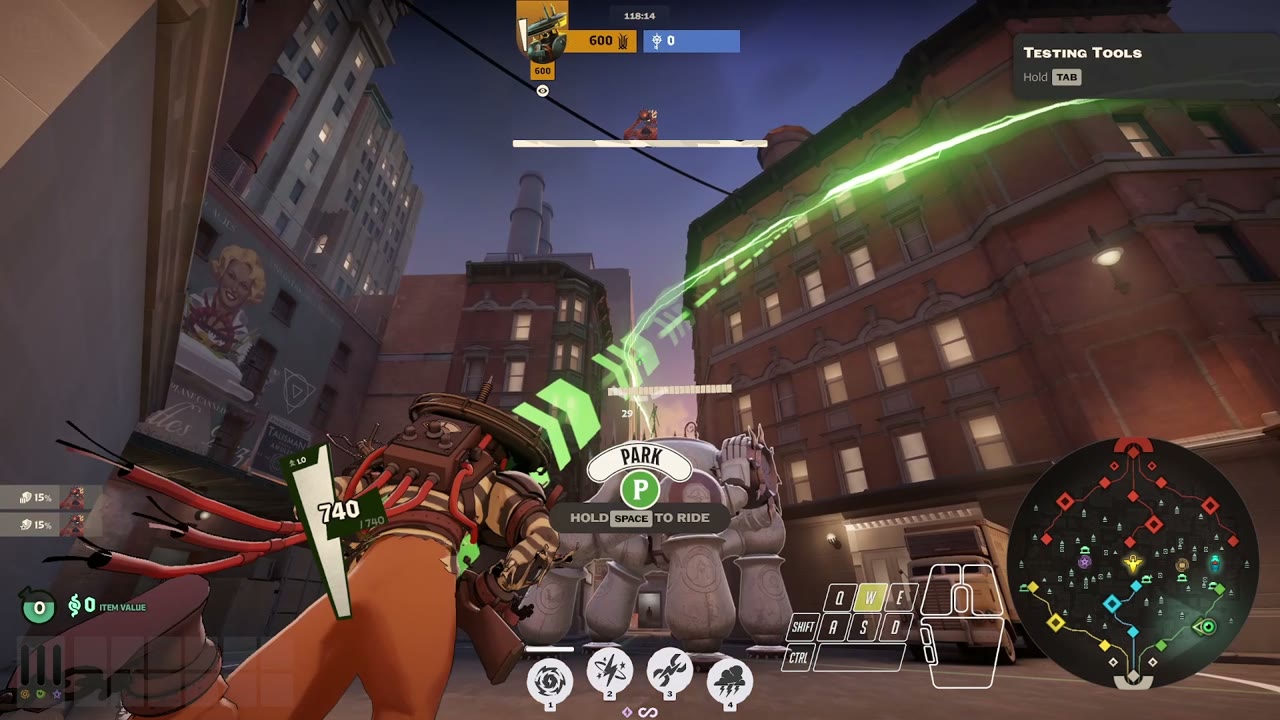Select the green eye marker on the minimap
Screen dimensions: 1280x720
pos(1207,627)
